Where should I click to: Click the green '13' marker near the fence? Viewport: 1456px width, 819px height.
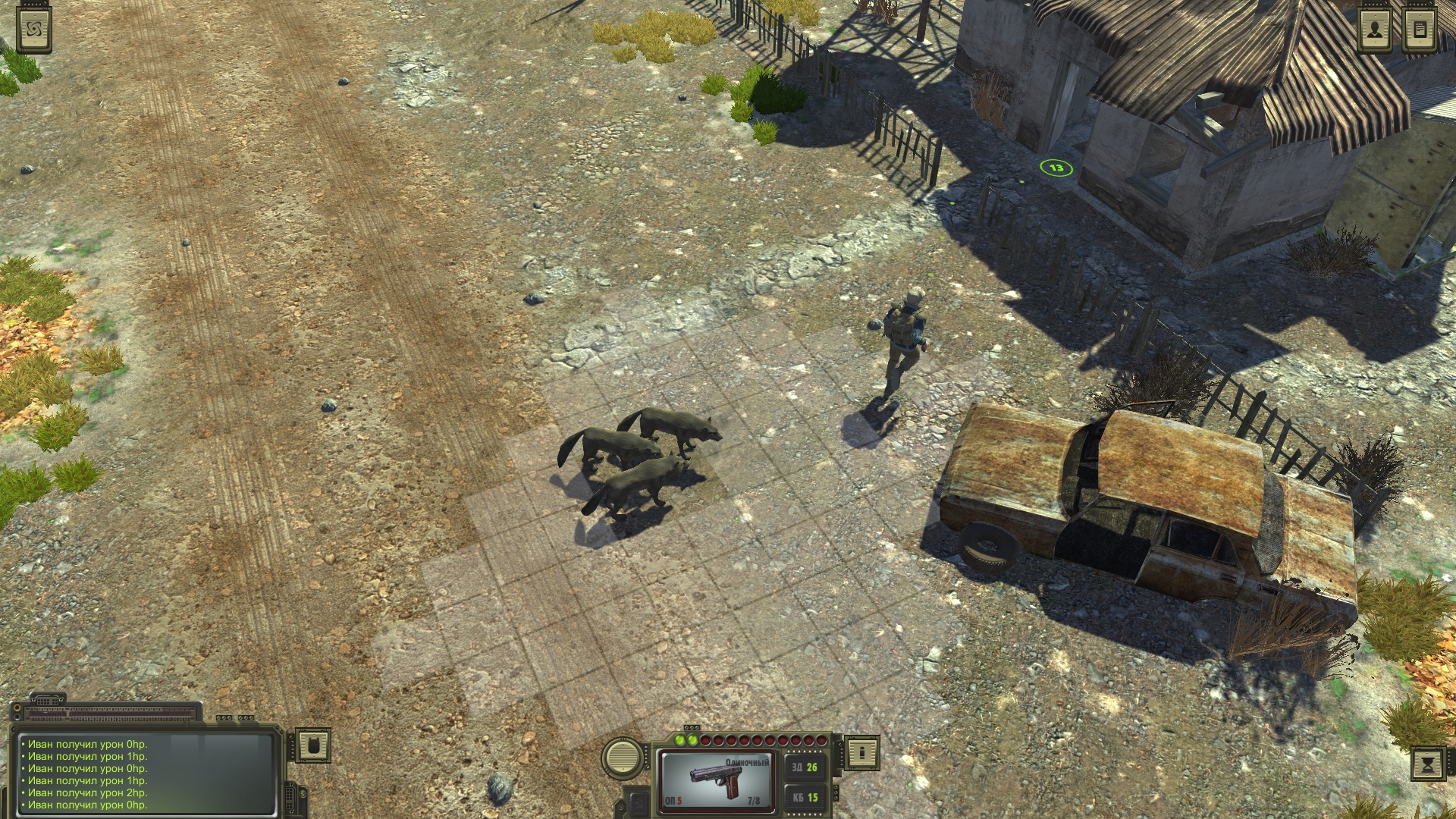pyautogui.click(x=1056, y=168)
